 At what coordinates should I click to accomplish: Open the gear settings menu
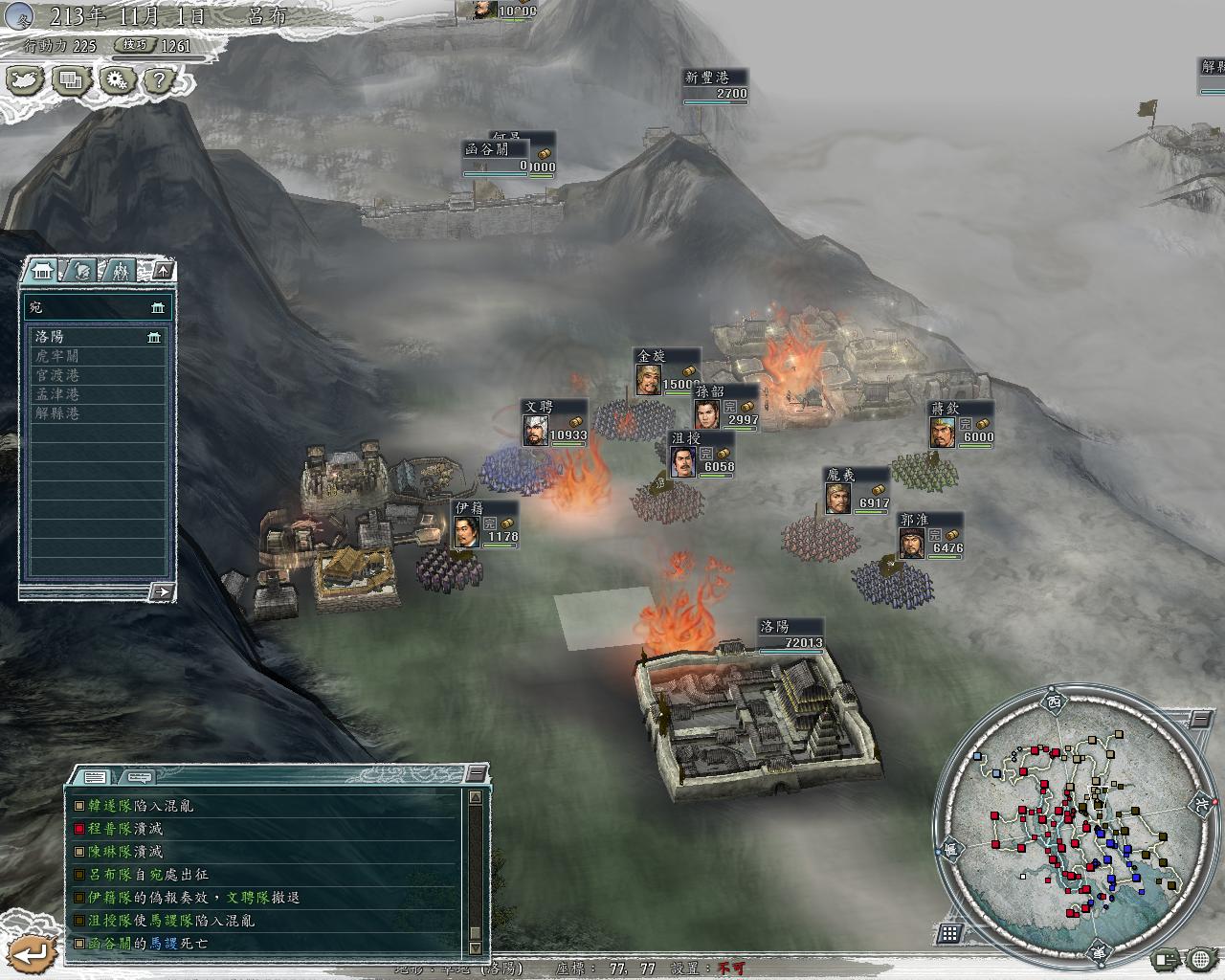[117, 81]
